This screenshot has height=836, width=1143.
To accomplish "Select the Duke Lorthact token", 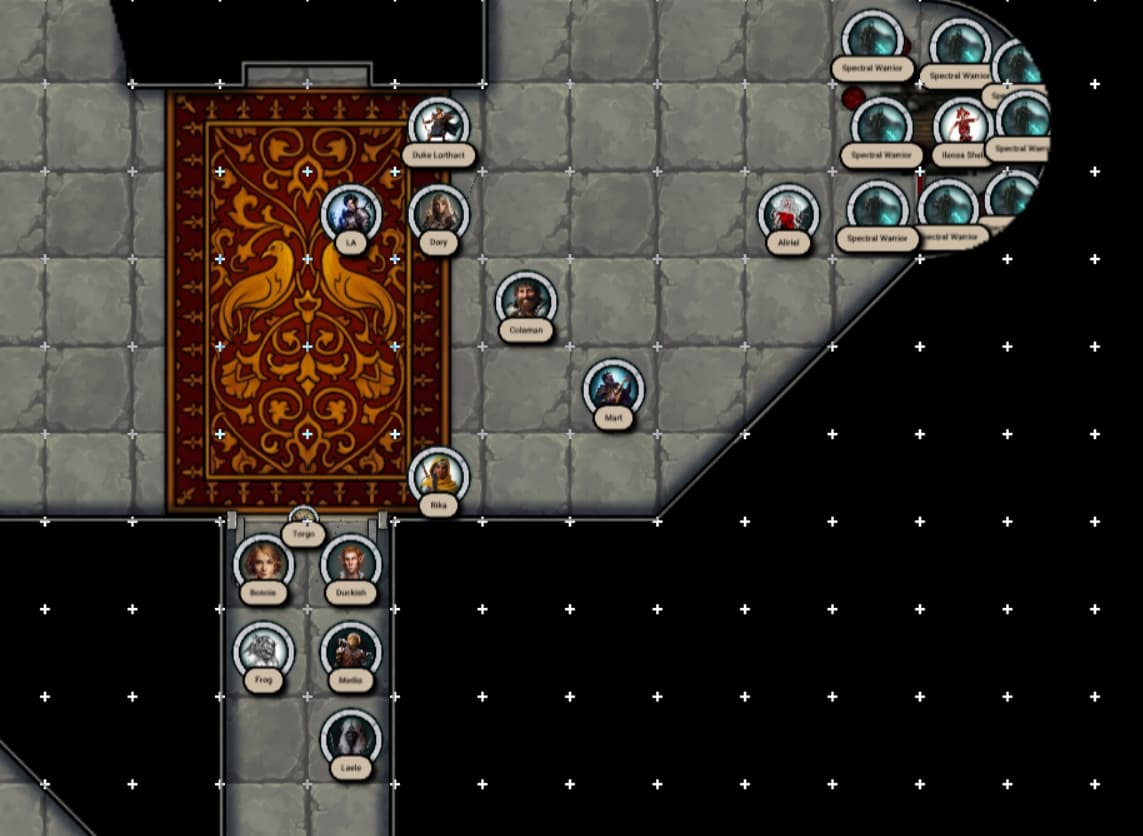I will 439,126.
